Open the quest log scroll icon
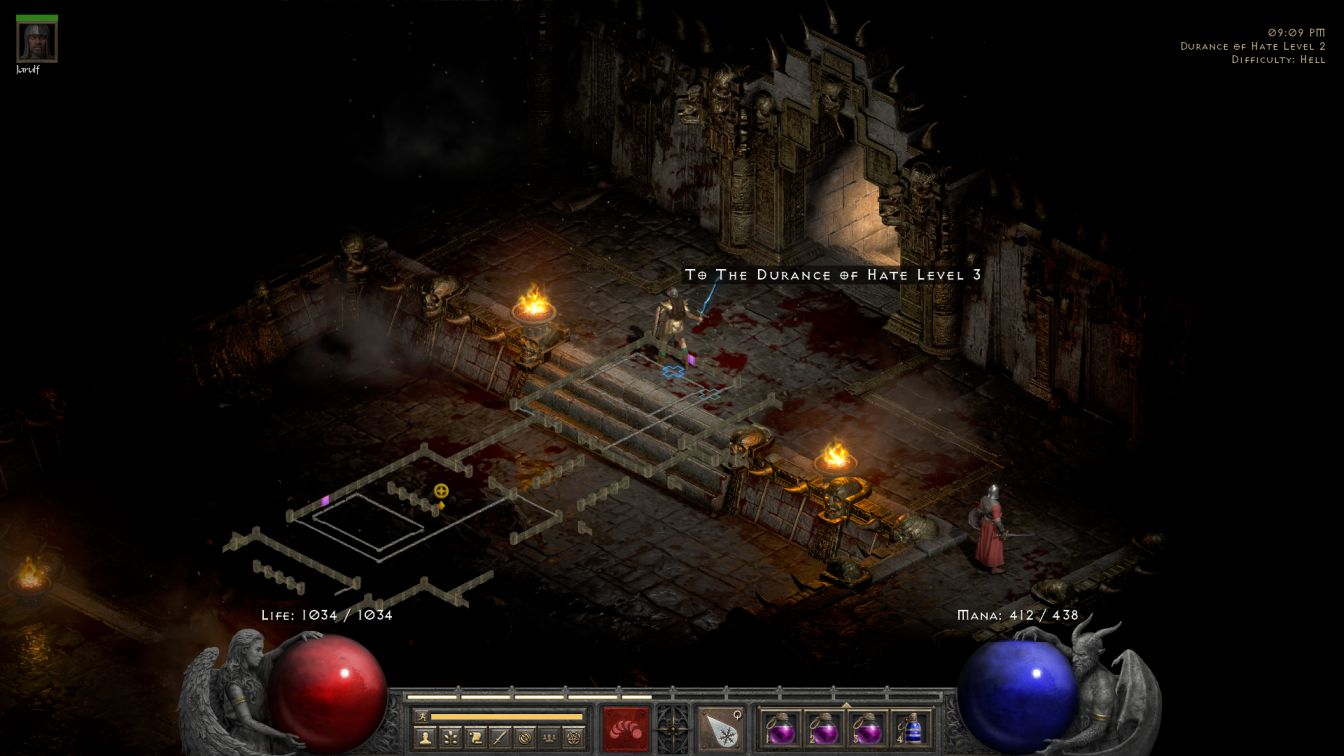This screenshot has height=756, width=1344. pos(475,738)
